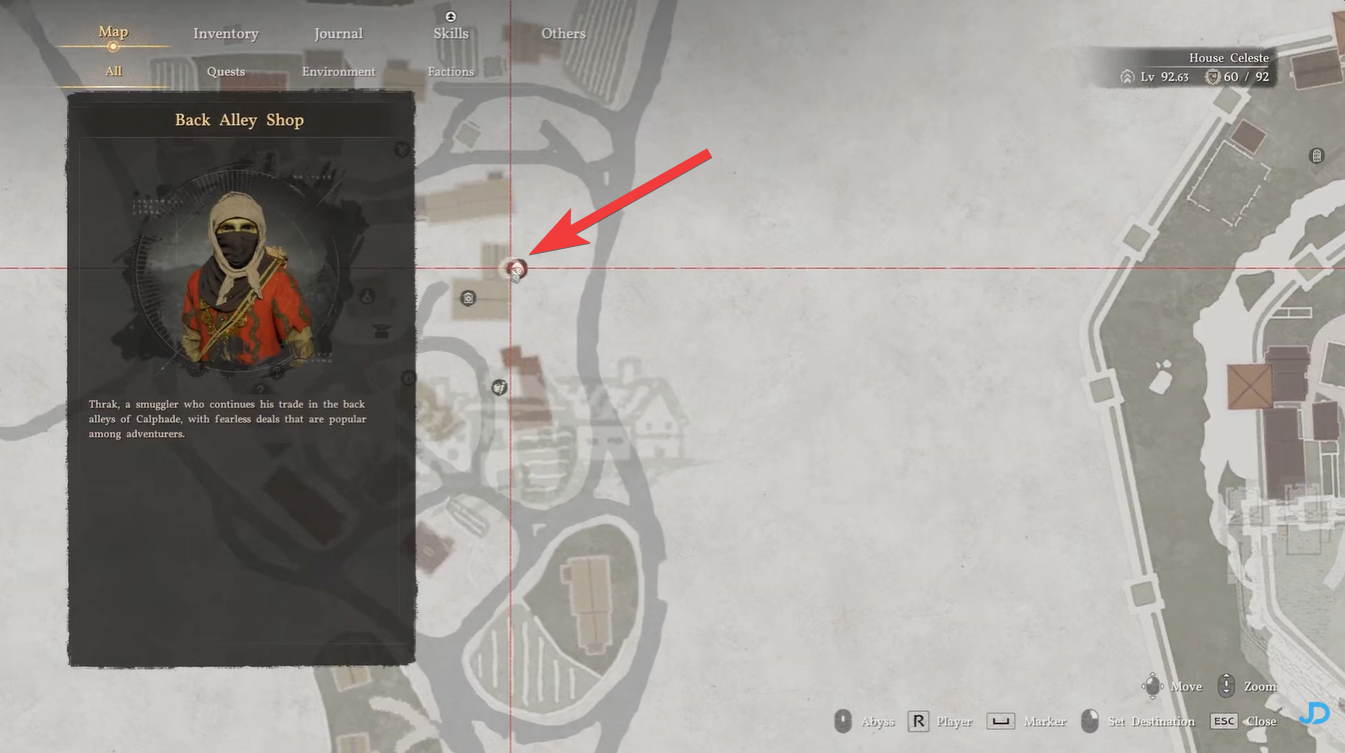The image size is (1345, 753).
Task: Click the ESC Close button
Action: click(1224, 721)
